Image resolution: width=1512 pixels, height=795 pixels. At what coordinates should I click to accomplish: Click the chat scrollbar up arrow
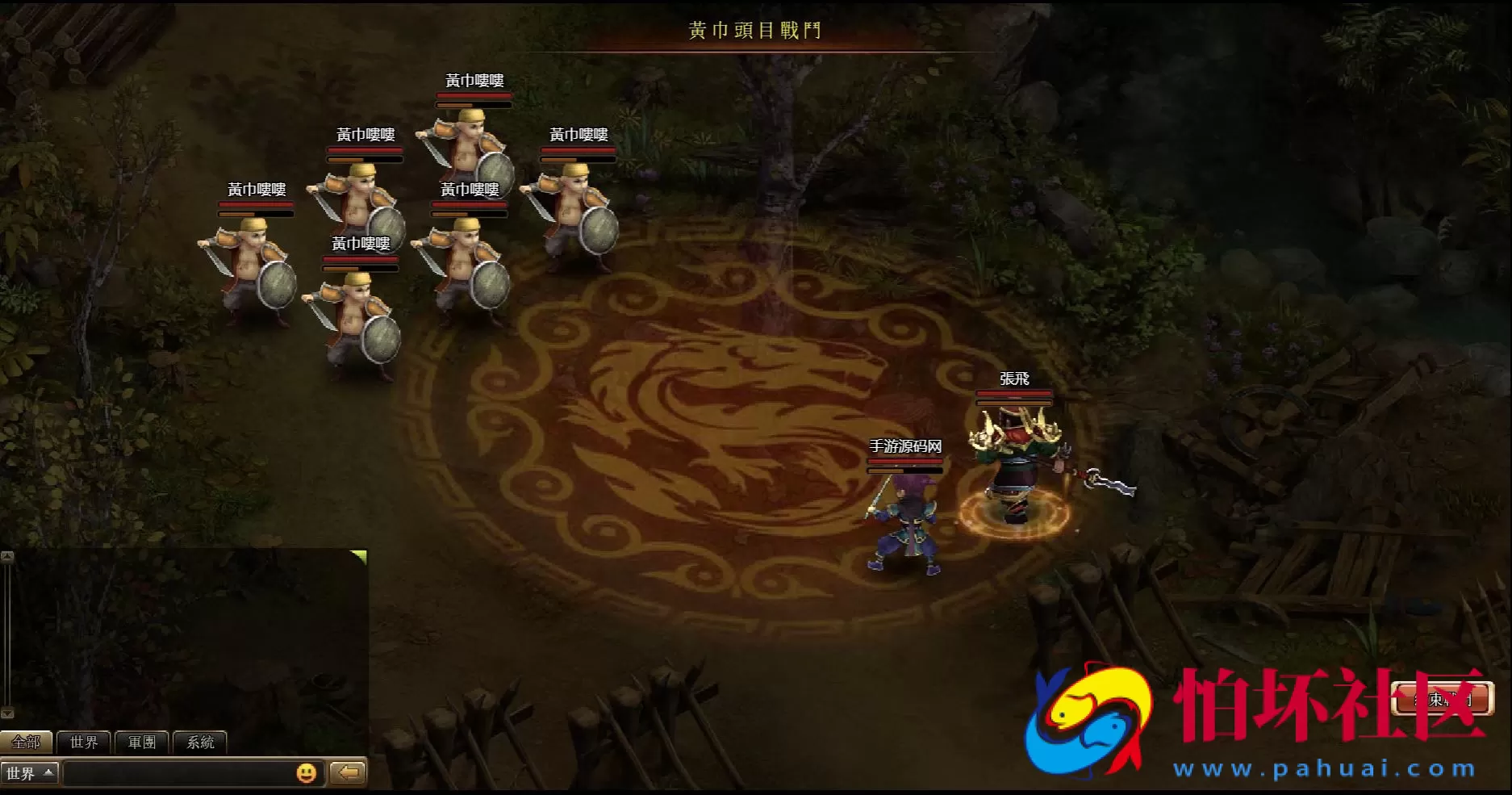tap(7, 557)
